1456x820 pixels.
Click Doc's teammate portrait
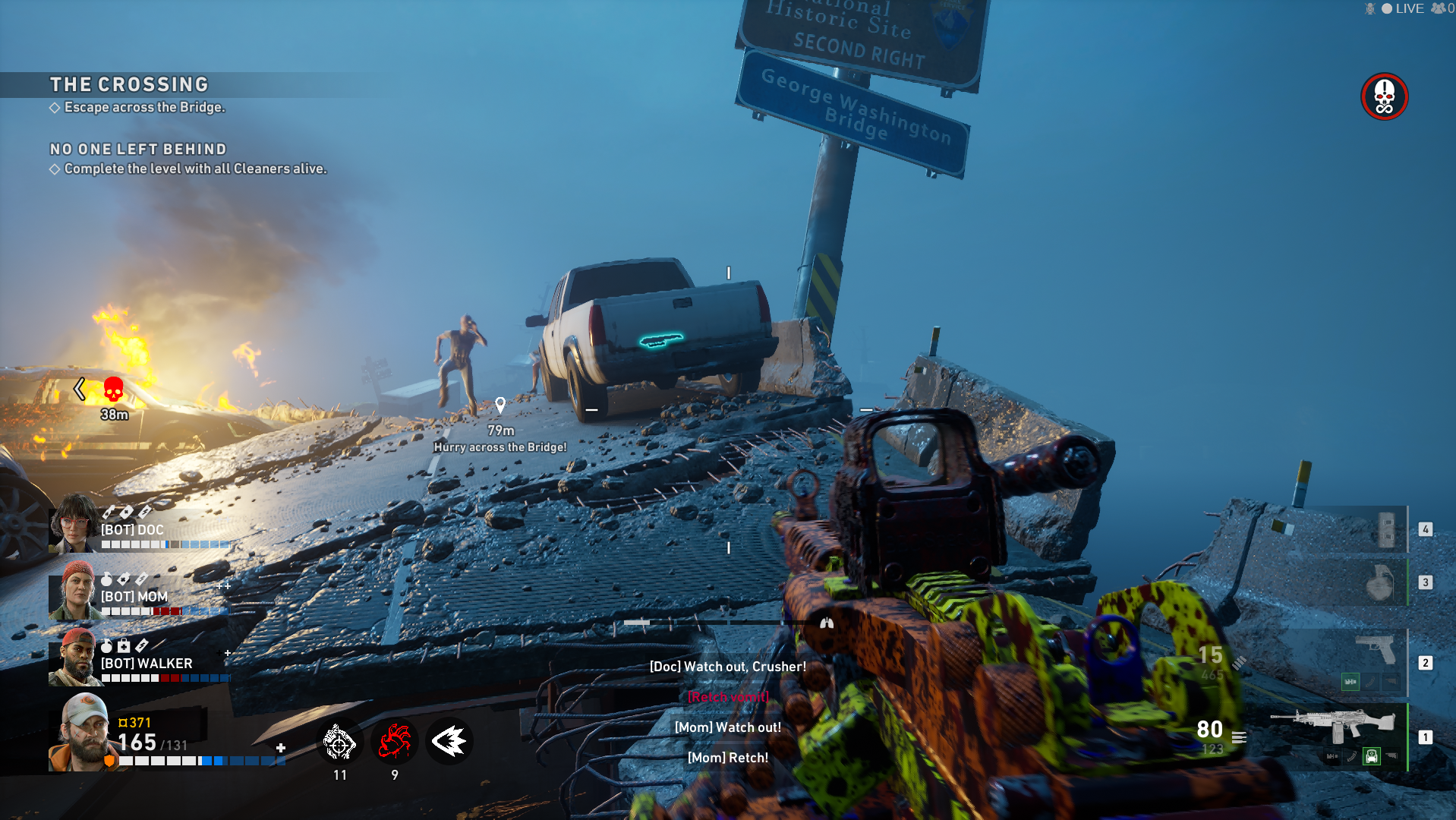(x=73, y=522)
